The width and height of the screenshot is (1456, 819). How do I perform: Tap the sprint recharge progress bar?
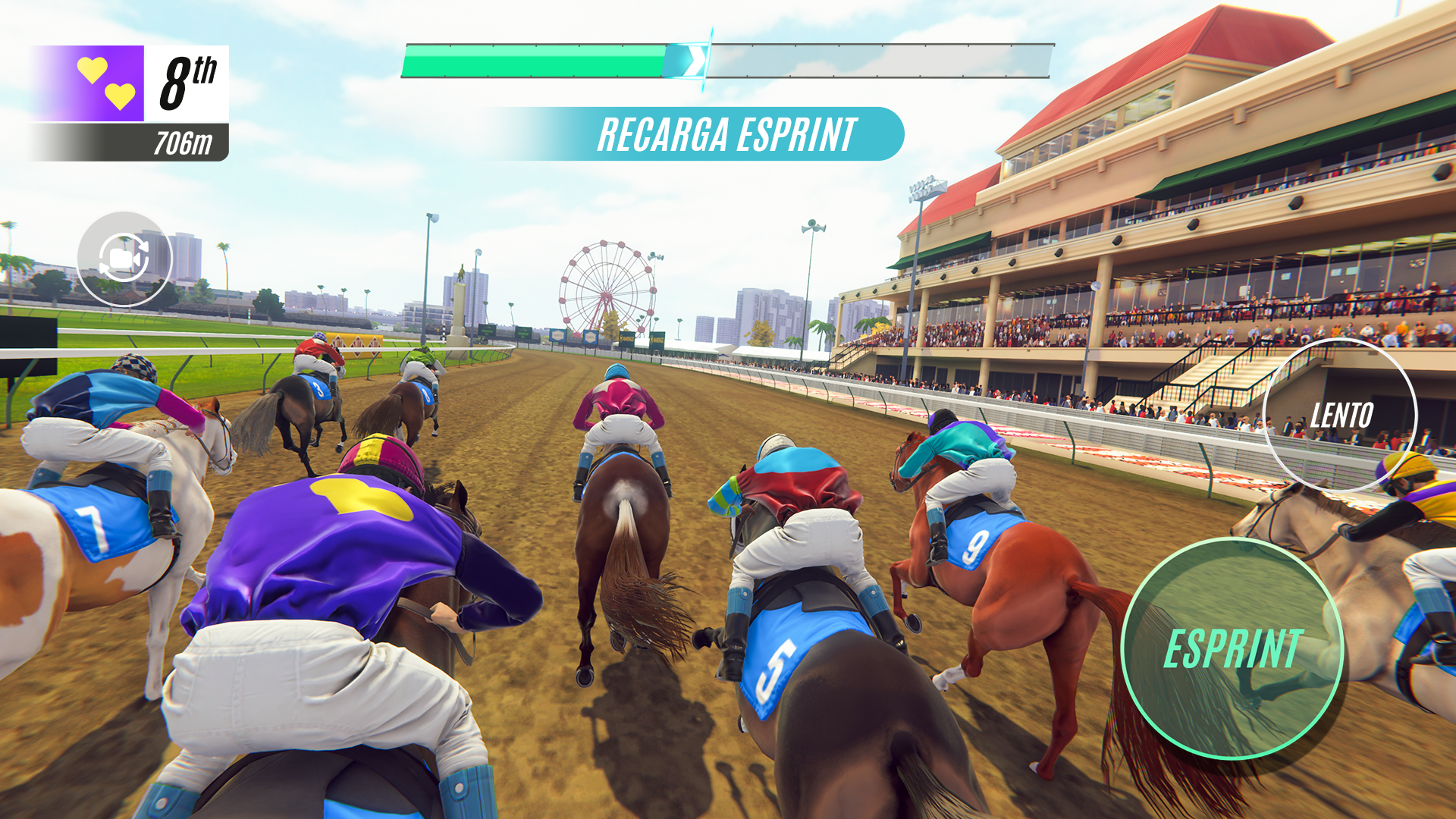[728, 61]
